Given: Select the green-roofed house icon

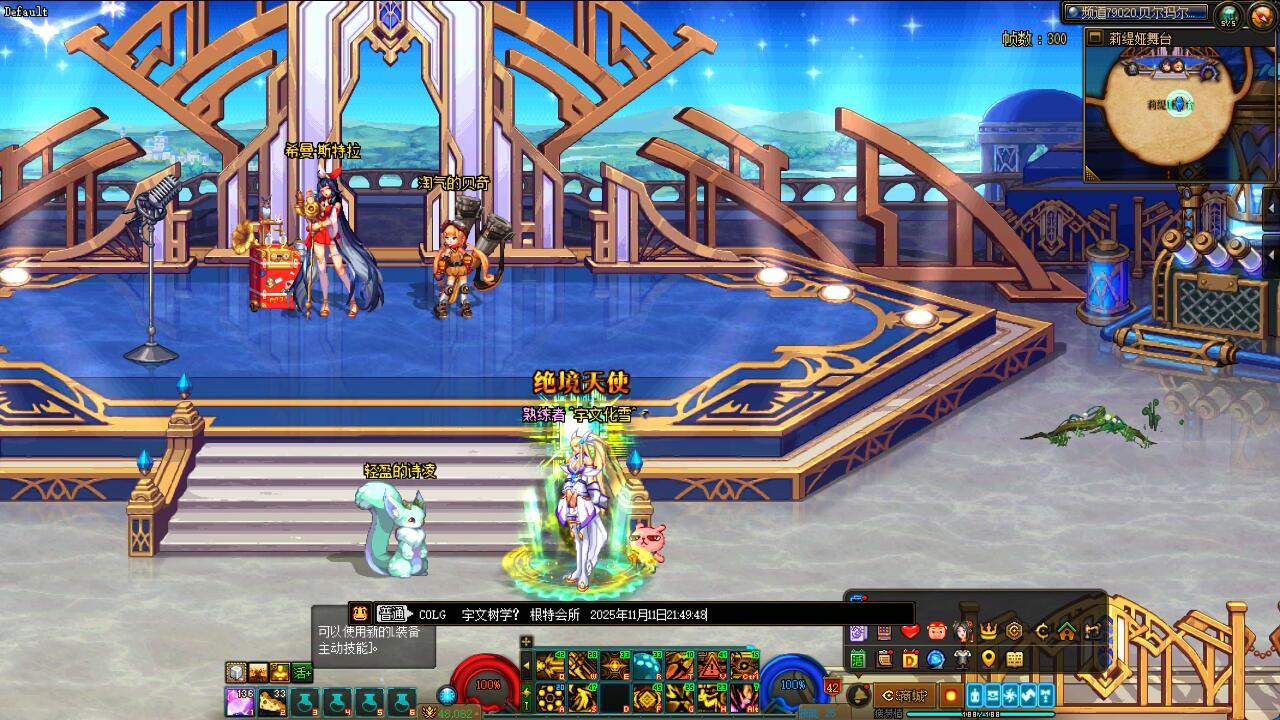Looking at the screenshot, I should [1067, 631].
